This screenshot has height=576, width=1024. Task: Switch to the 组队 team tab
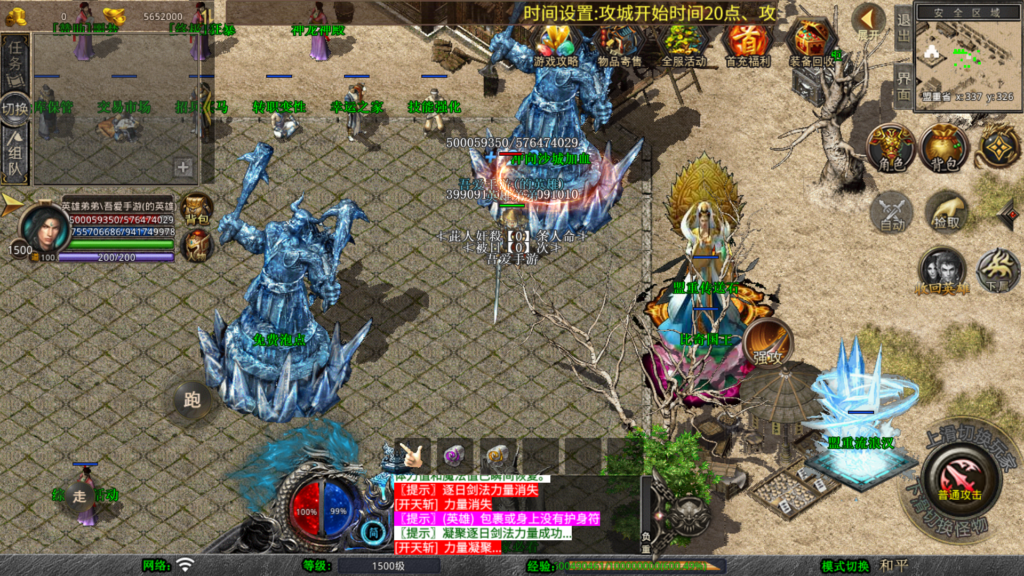16,154
